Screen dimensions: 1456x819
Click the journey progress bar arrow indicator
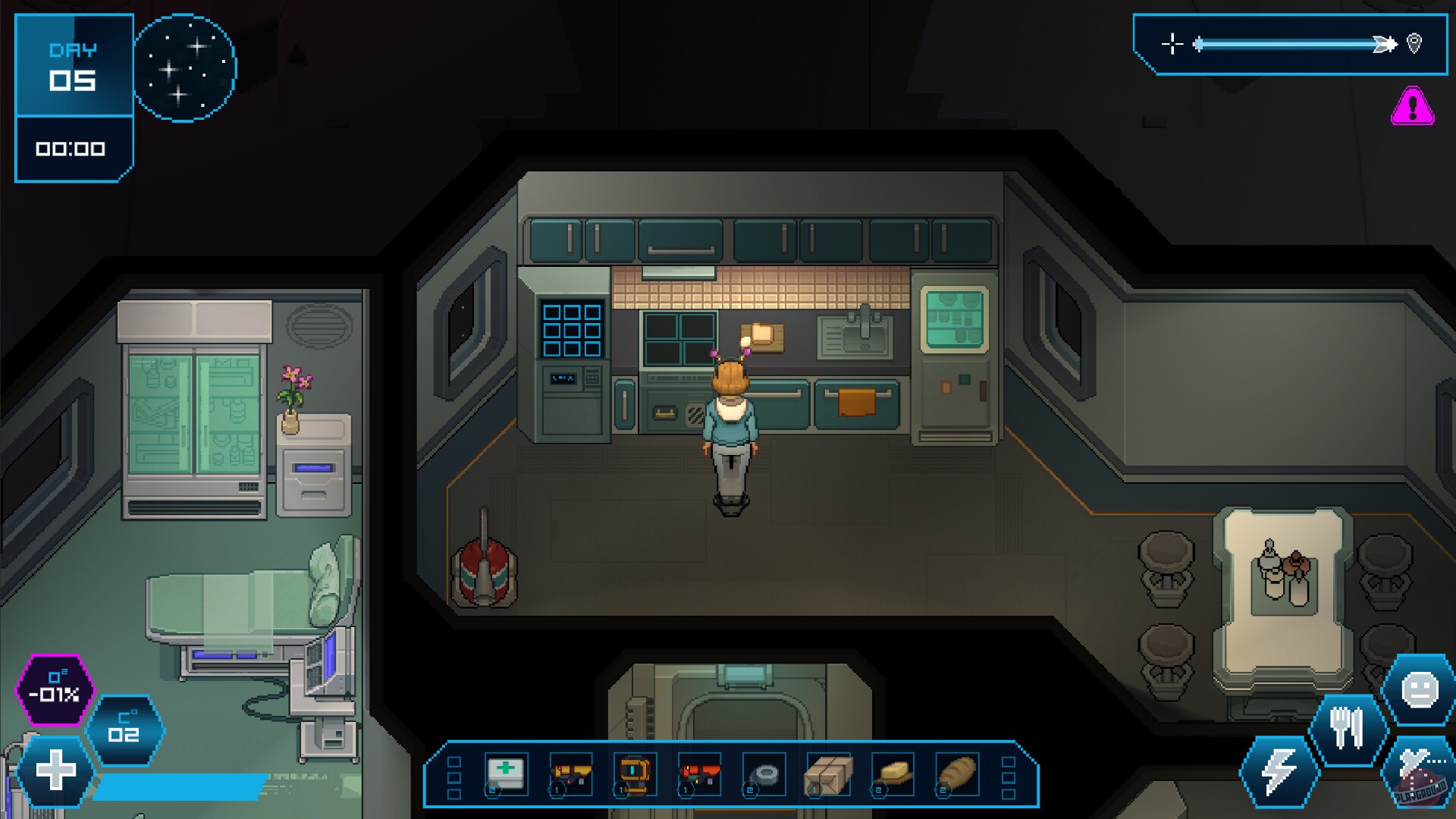(1384, 44)
